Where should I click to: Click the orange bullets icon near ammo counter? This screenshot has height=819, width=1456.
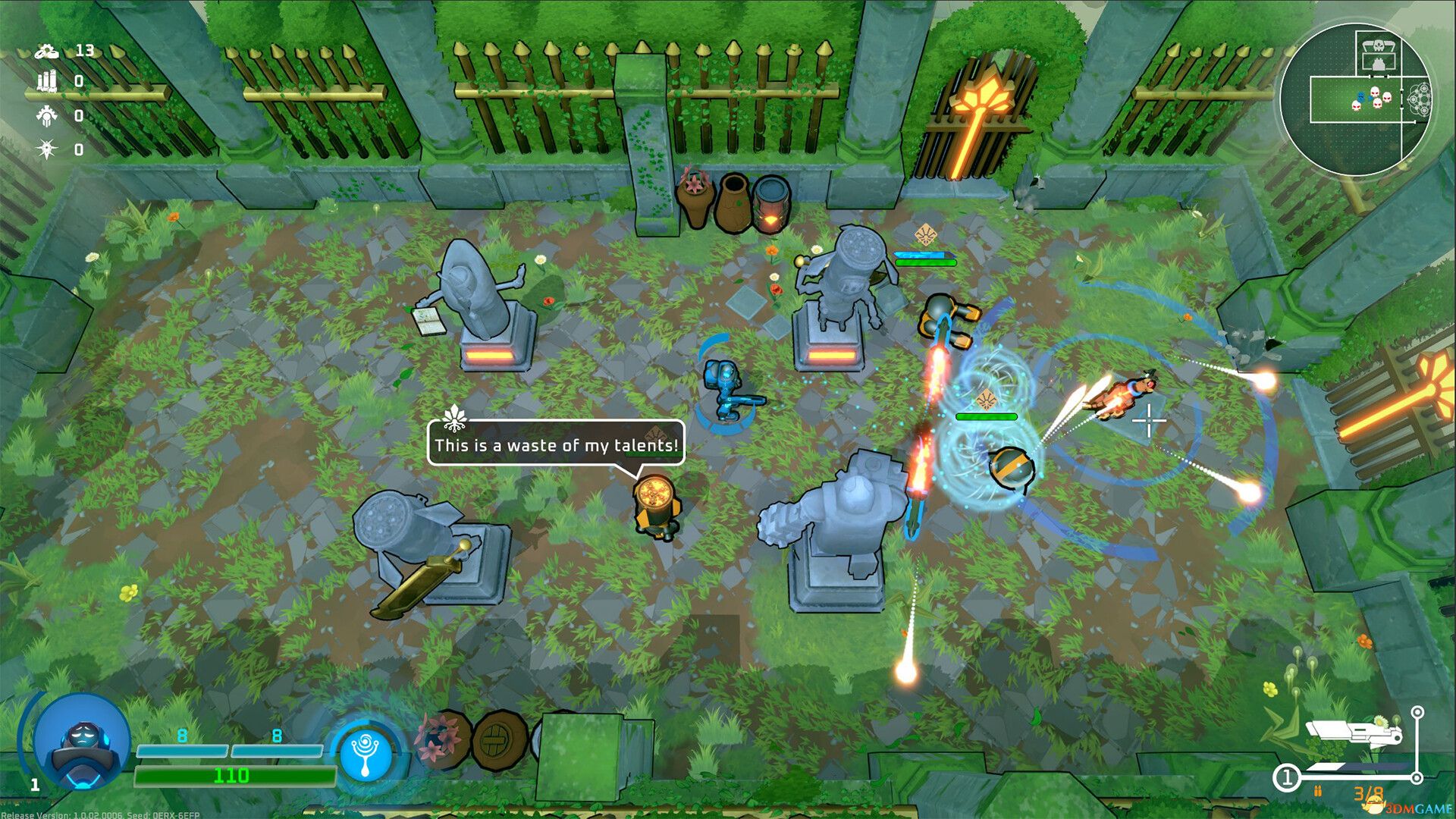click(1317, 792)
